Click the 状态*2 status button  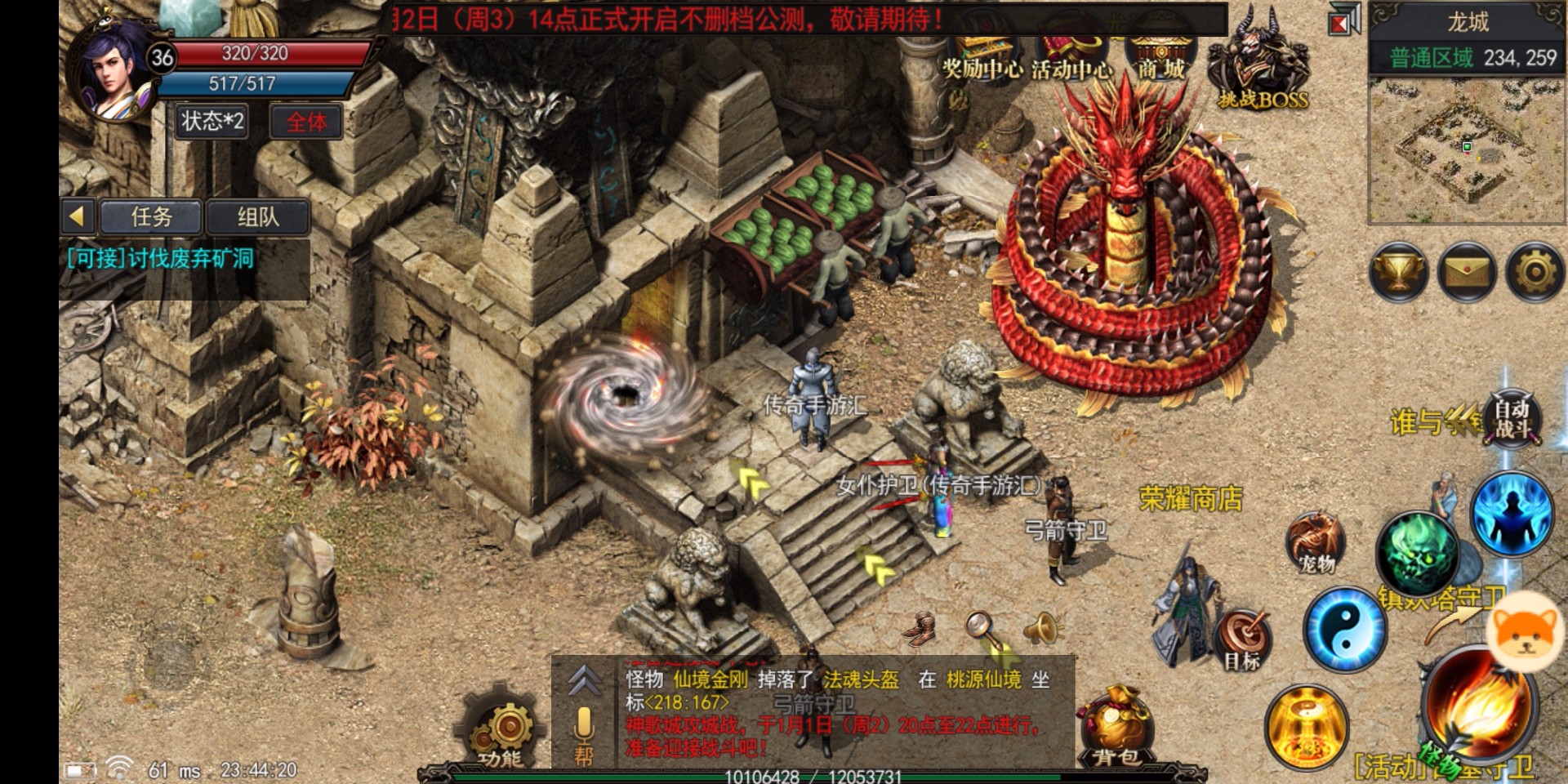tap(212, 122)
